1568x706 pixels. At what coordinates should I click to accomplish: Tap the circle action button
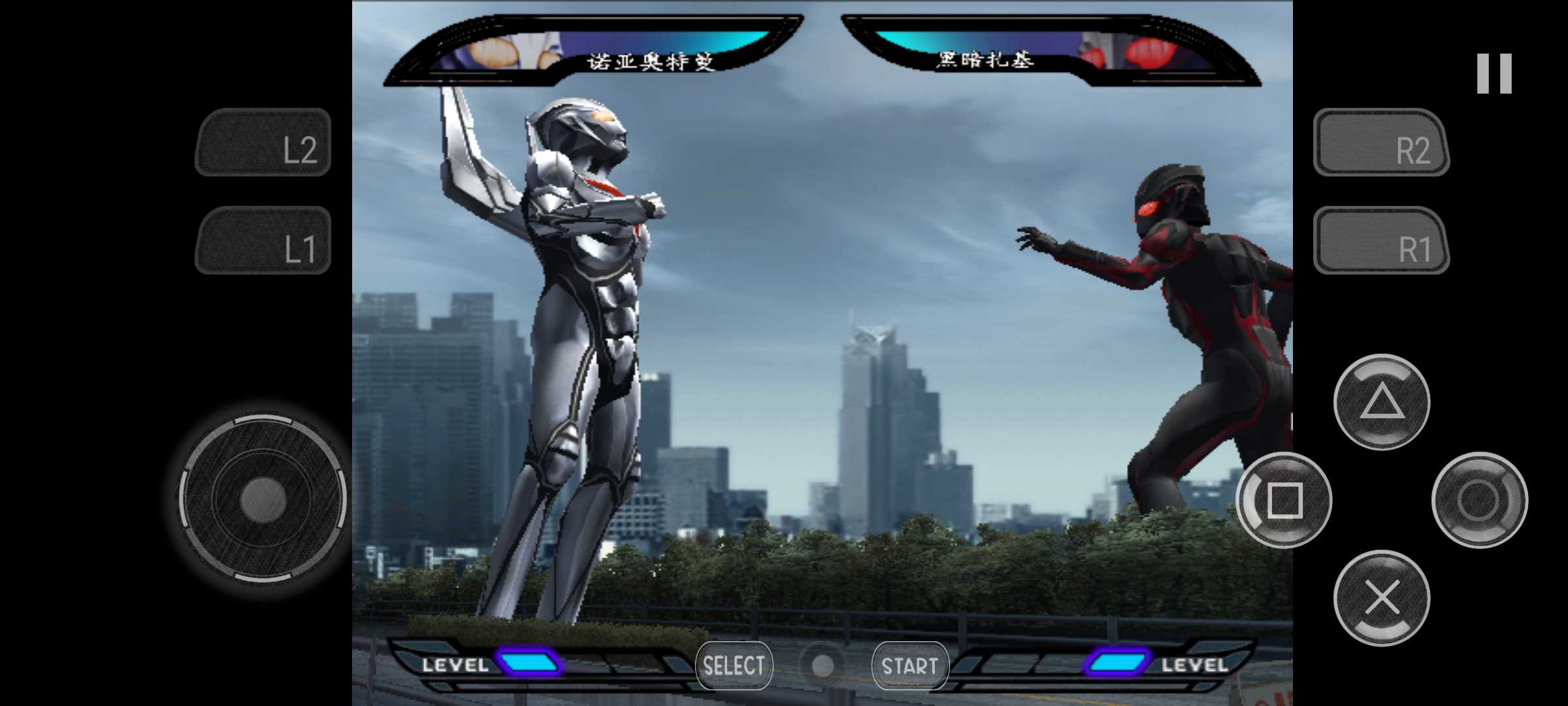click(1479, 500)
